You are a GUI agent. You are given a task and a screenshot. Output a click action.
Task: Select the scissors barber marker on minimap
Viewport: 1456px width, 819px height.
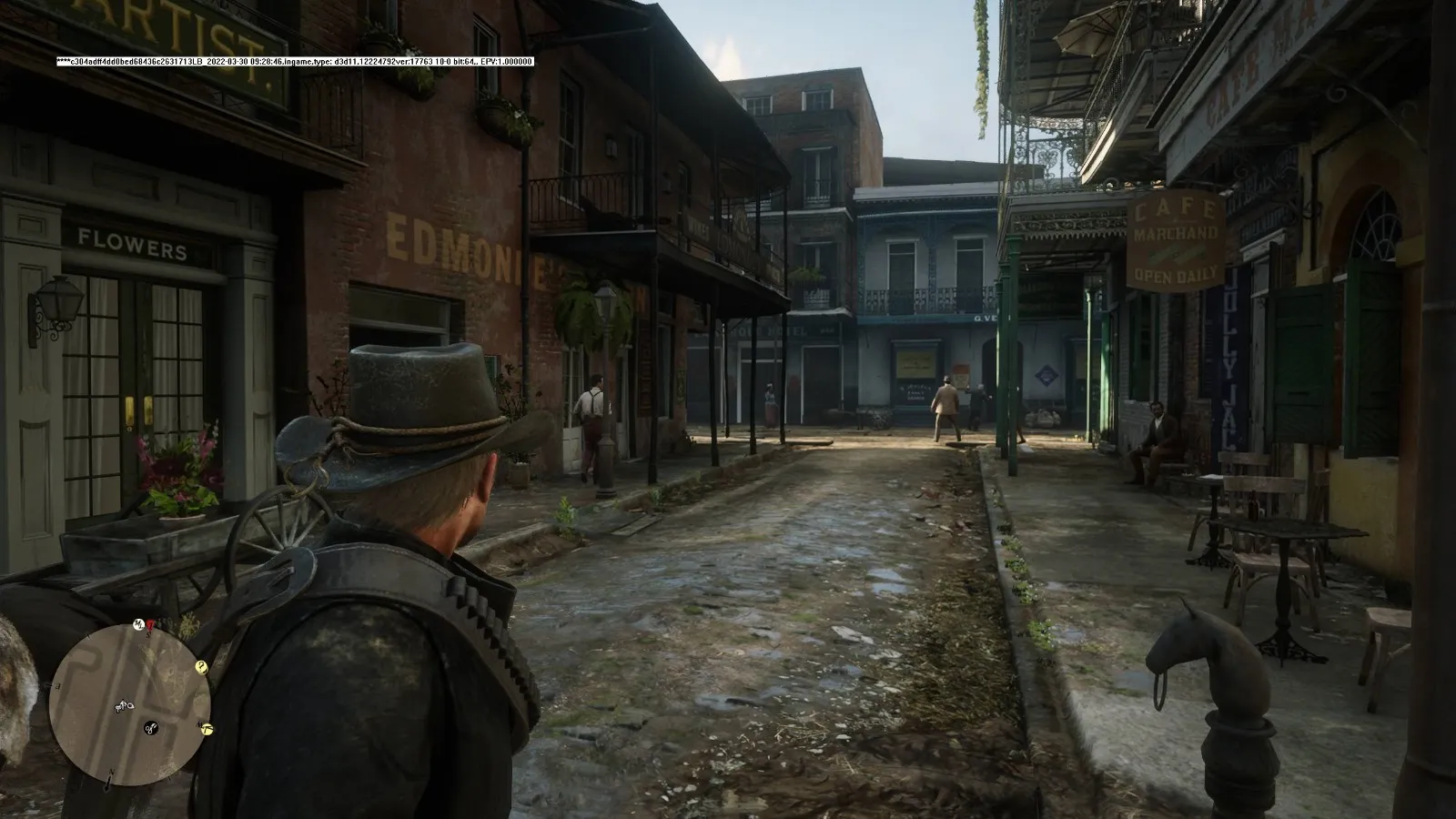(150, 726)
